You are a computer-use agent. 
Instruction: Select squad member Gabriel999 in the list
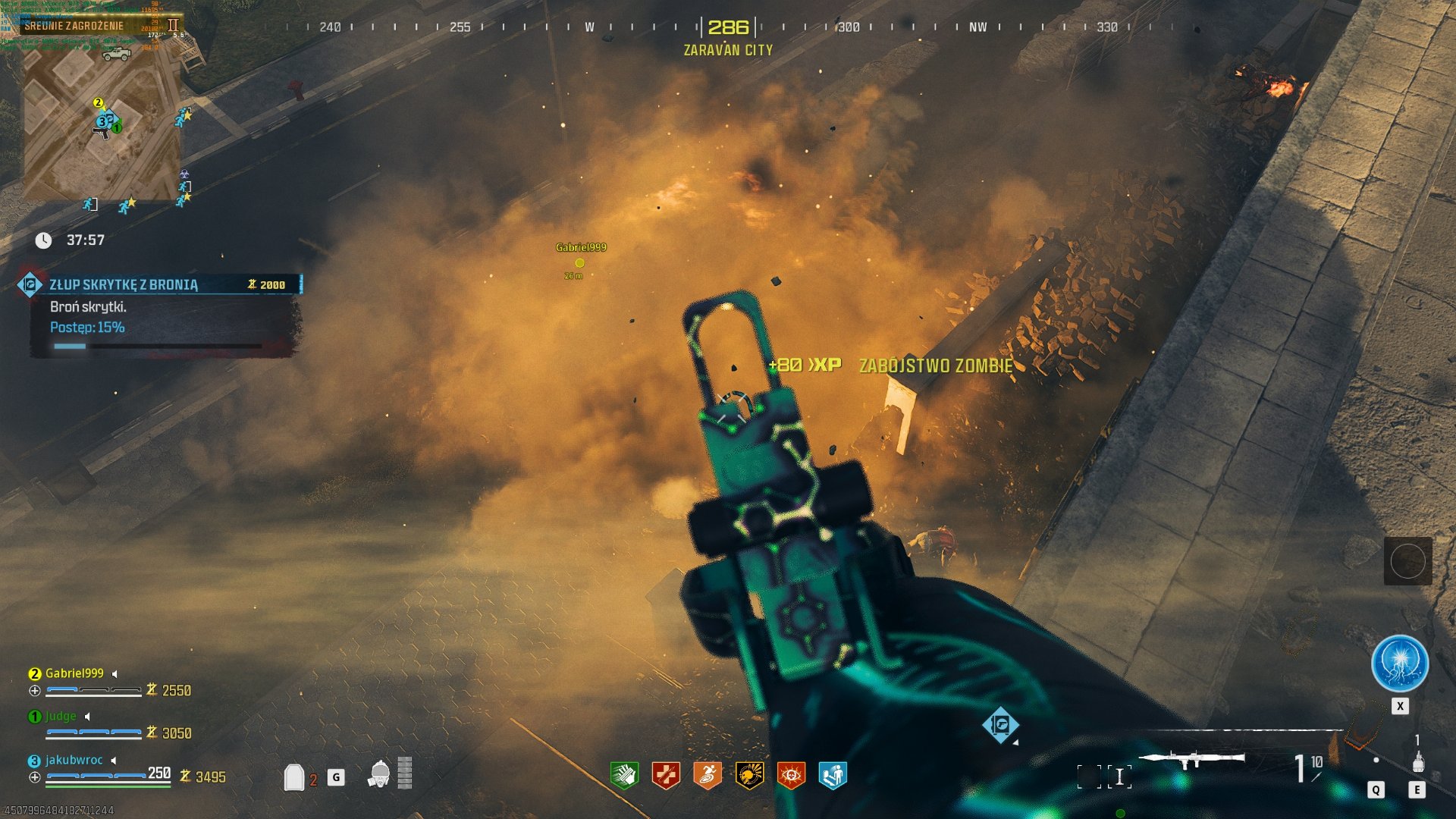[74, 673]
